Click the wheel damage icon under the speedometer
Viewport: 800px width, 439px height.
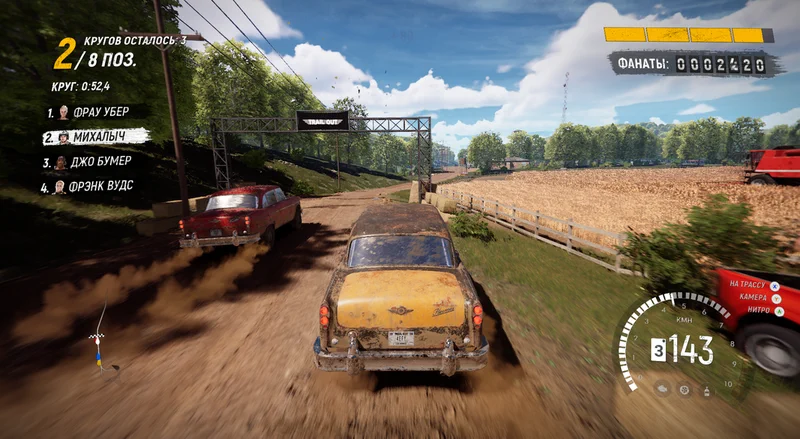(687, 390)
